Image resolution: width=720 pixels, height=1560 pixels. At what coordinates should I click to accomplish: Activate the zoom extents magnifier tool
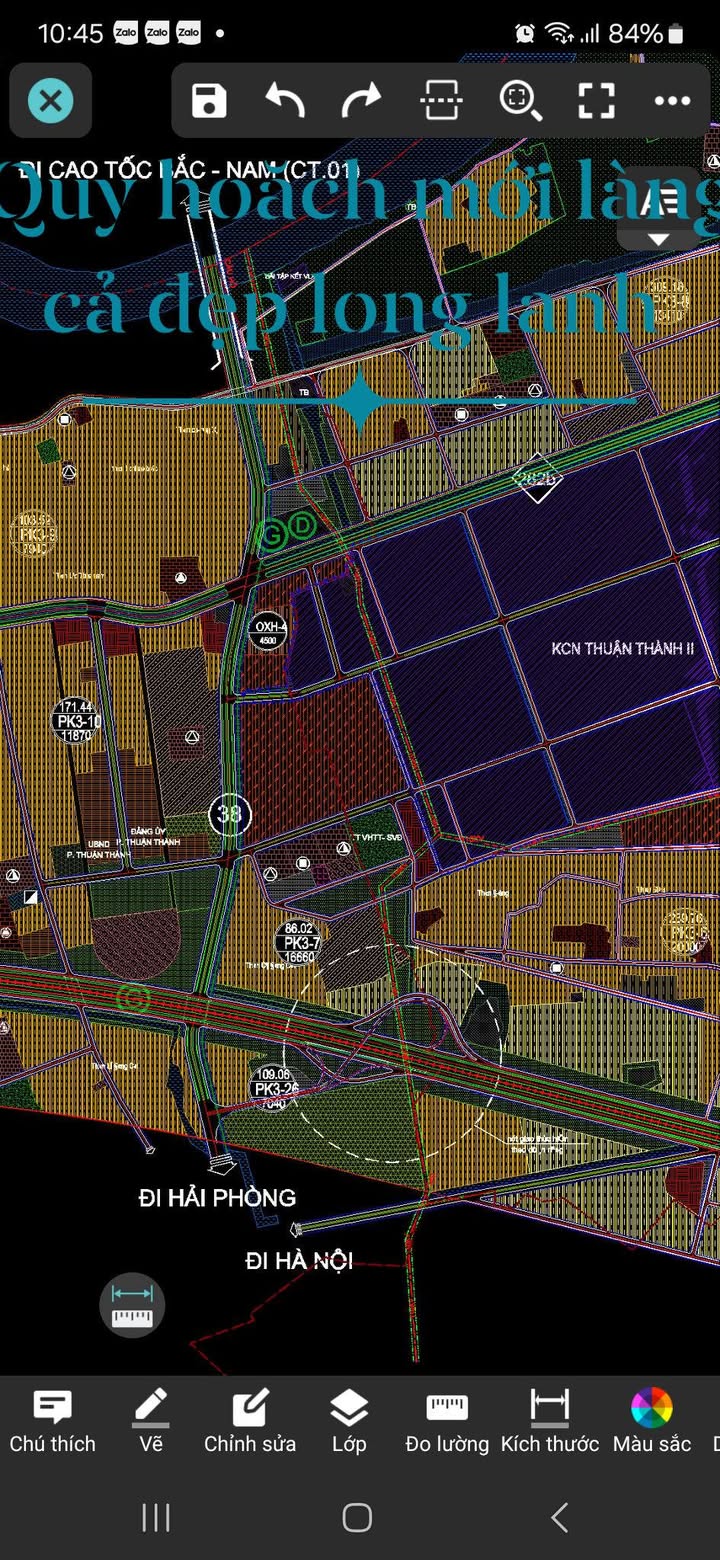click(519, 101)
